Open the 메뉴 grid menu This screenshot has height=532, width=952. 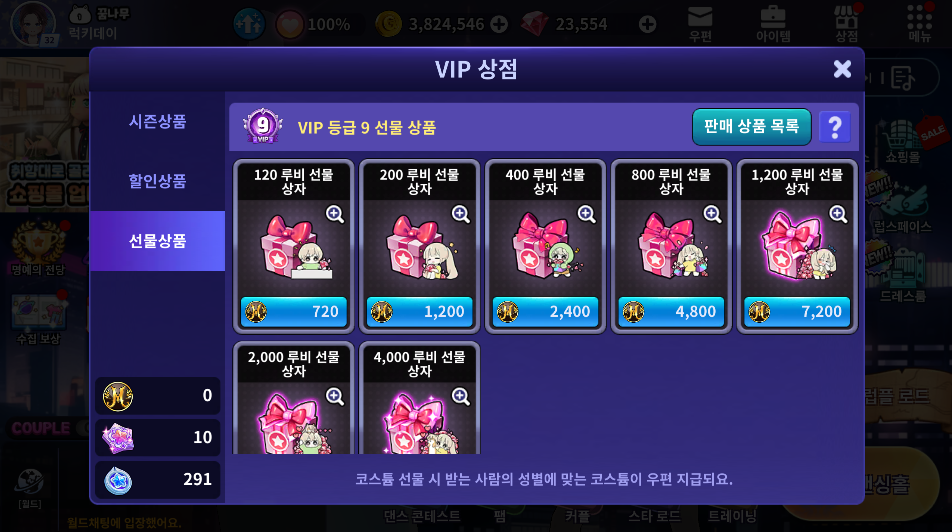click(919, 24)
